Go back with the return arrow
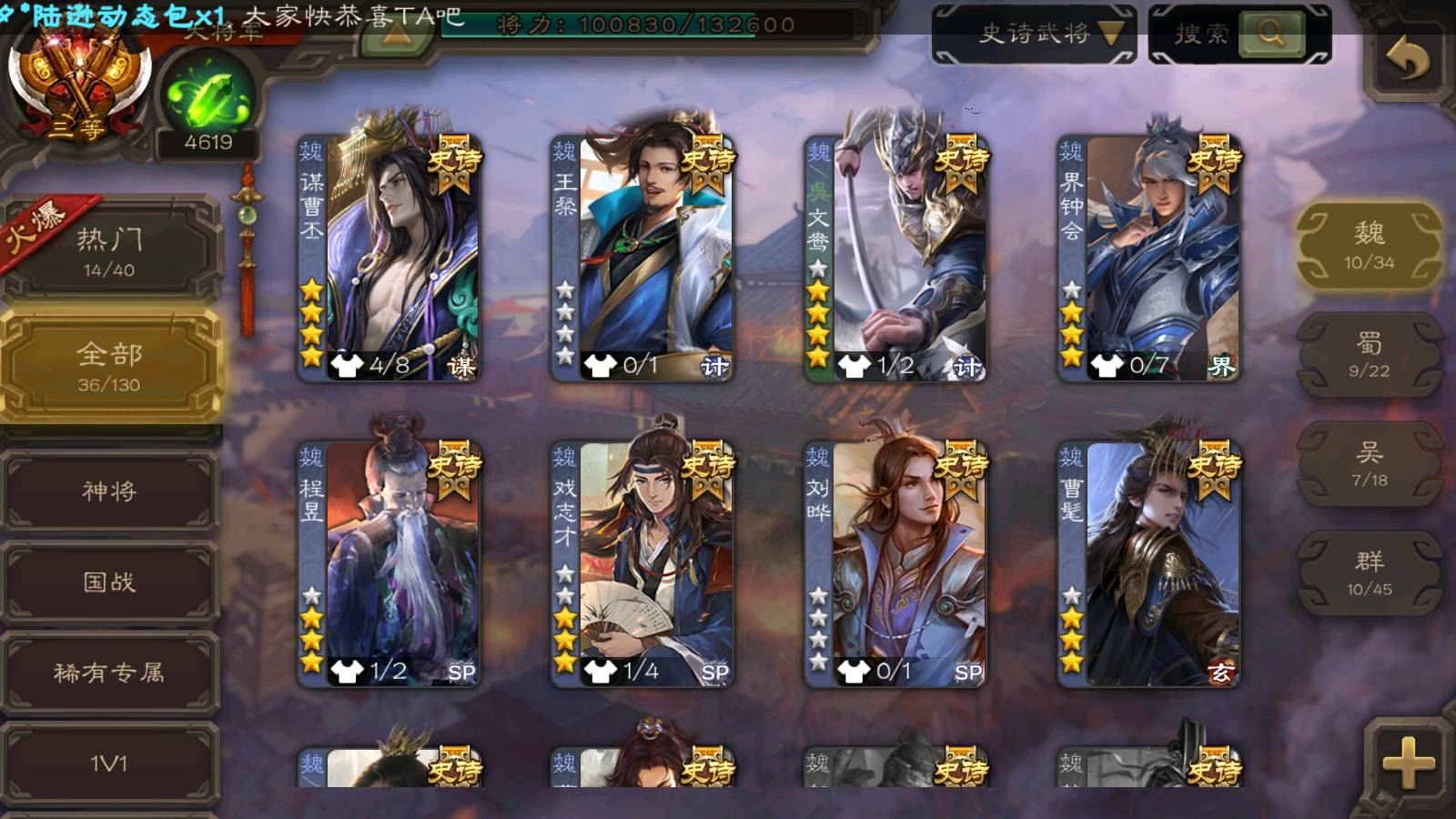This screenshot has width=1456, height=819. click(x=1407, y=60)
